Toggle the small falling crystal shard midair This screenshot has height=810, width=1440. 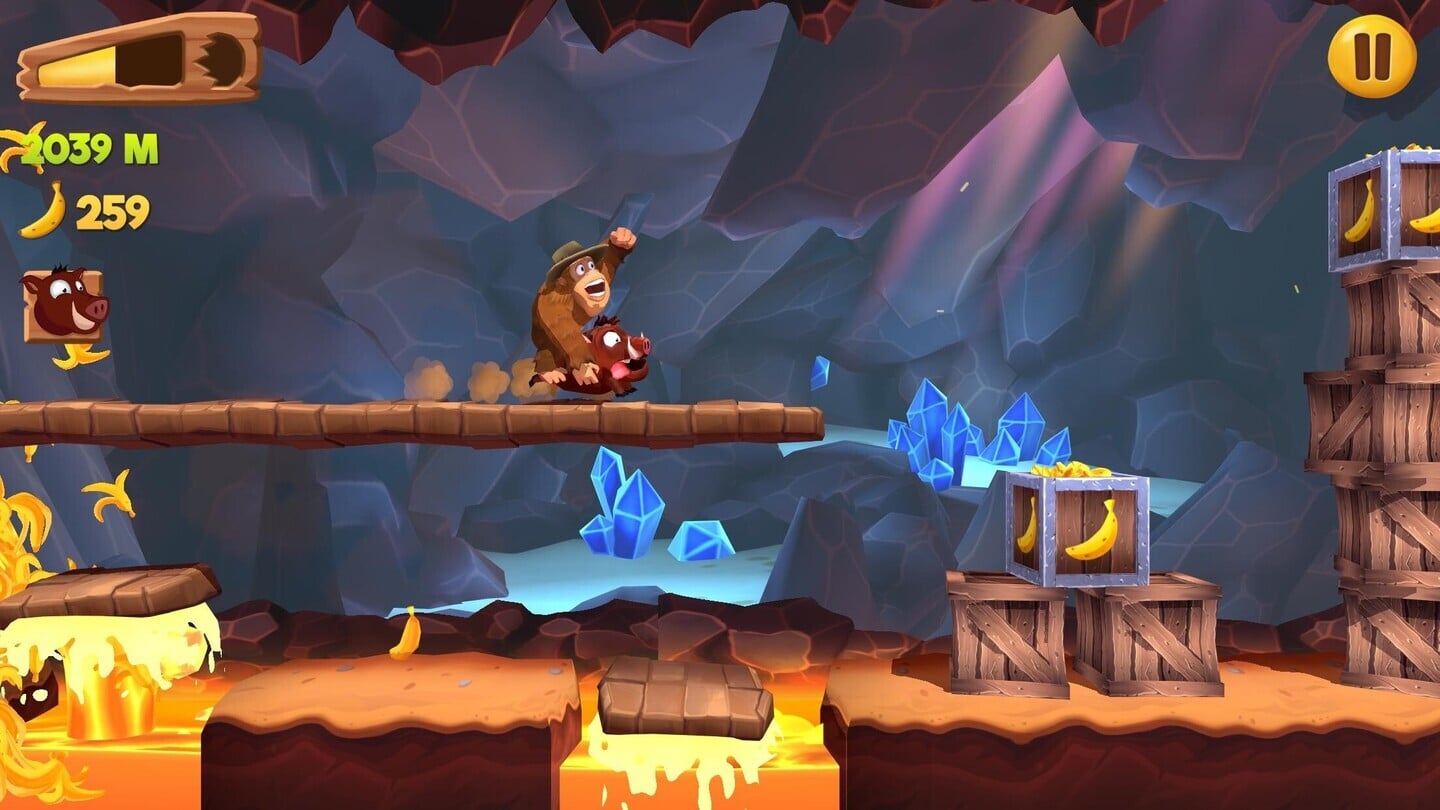[818, 375]
